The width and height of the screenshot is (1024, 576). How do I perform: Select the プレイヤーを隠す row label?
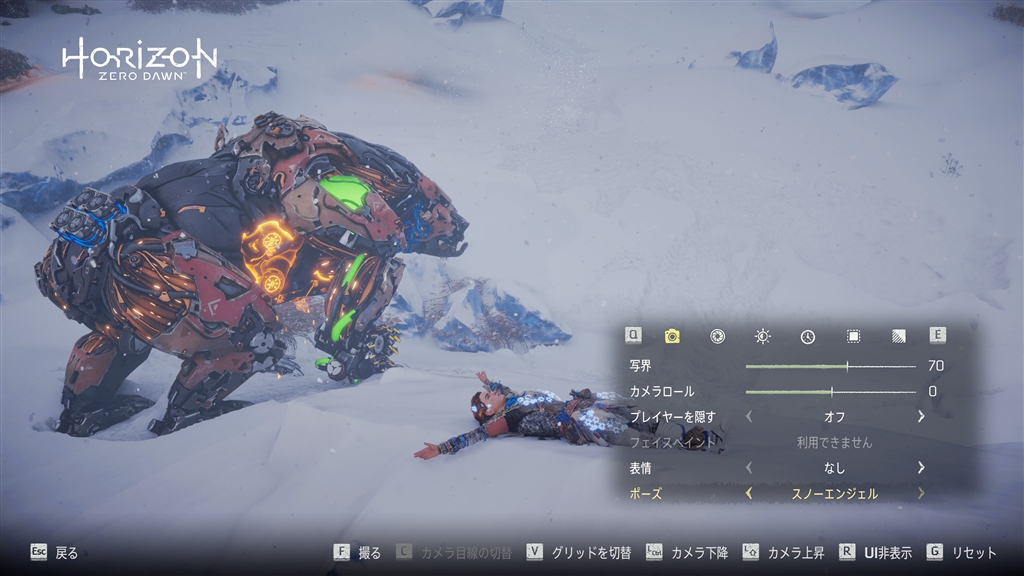(x=670, y=416)
